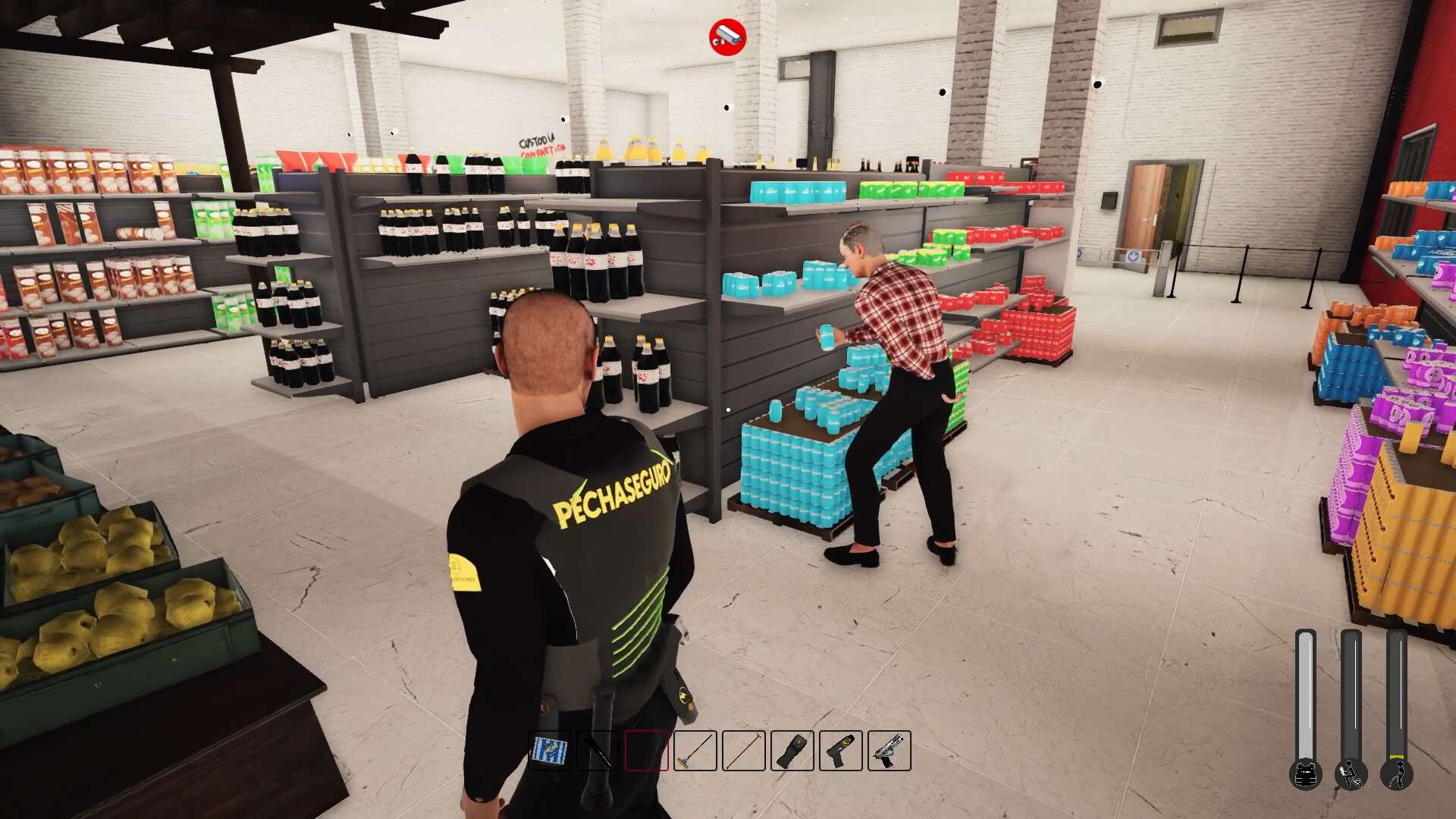Click the empty red-highlighted hotbar slot

[646, 752]
